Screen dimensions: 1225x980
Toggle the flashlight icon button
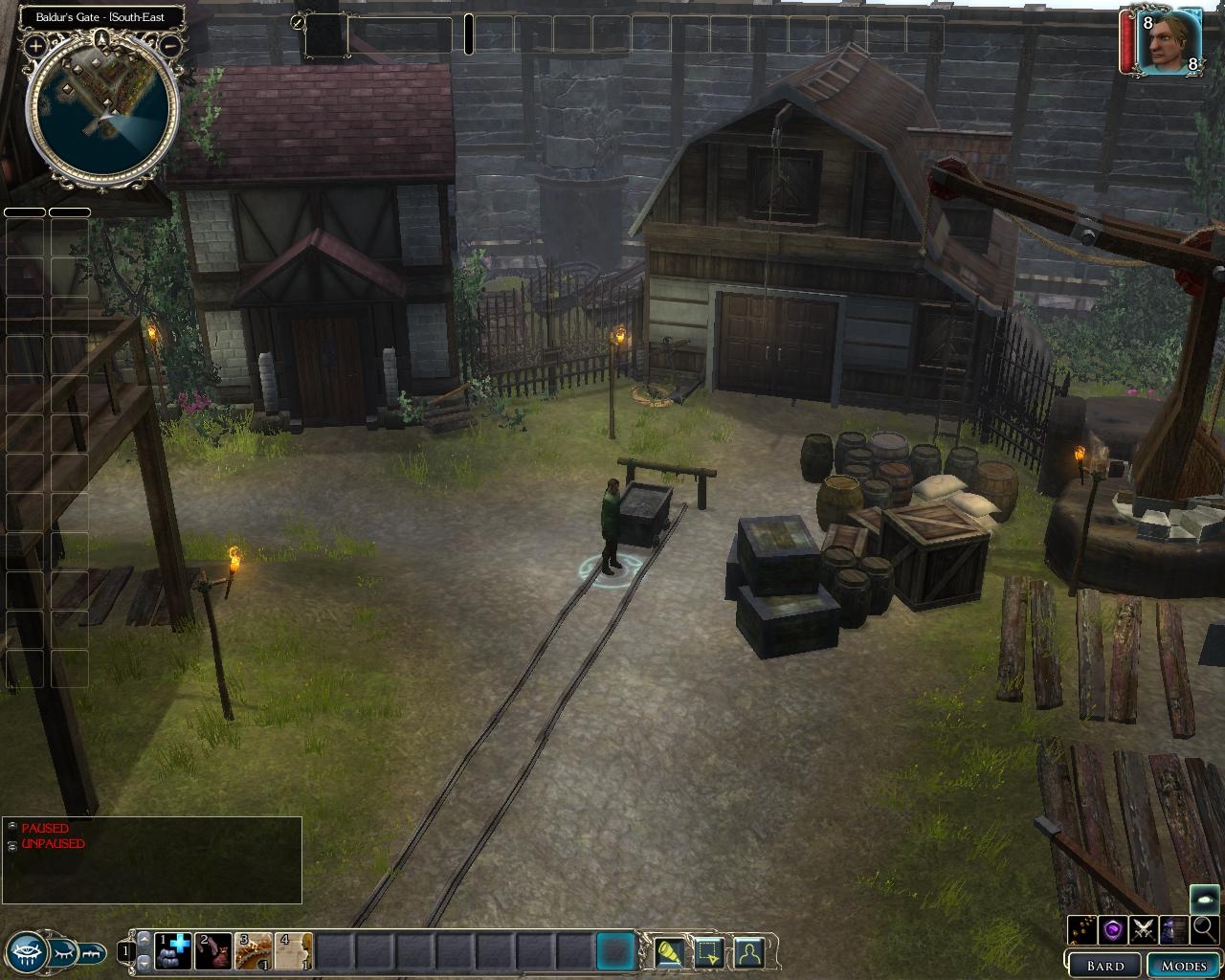pos(670,952)
